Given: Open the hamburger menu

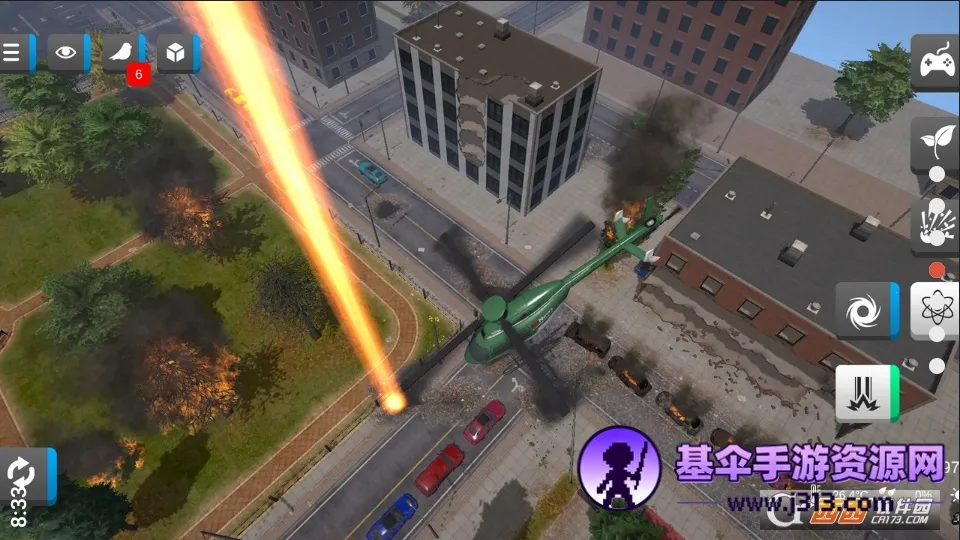Looking at the screenshot, I should 13,53.
